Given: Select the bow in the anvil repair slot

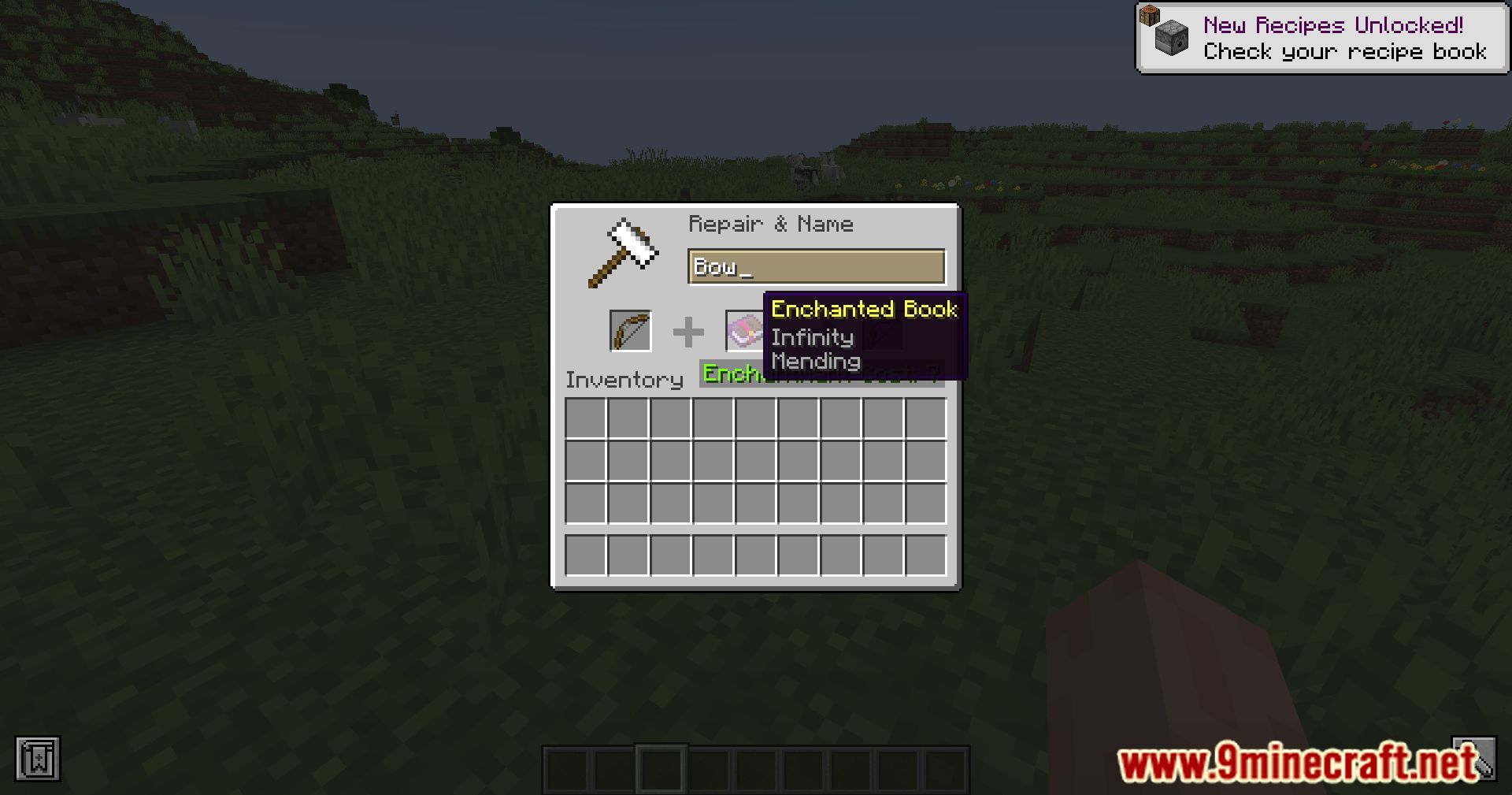Looking at the screenshot, I should pyautogui.click(x=629, y=332).
